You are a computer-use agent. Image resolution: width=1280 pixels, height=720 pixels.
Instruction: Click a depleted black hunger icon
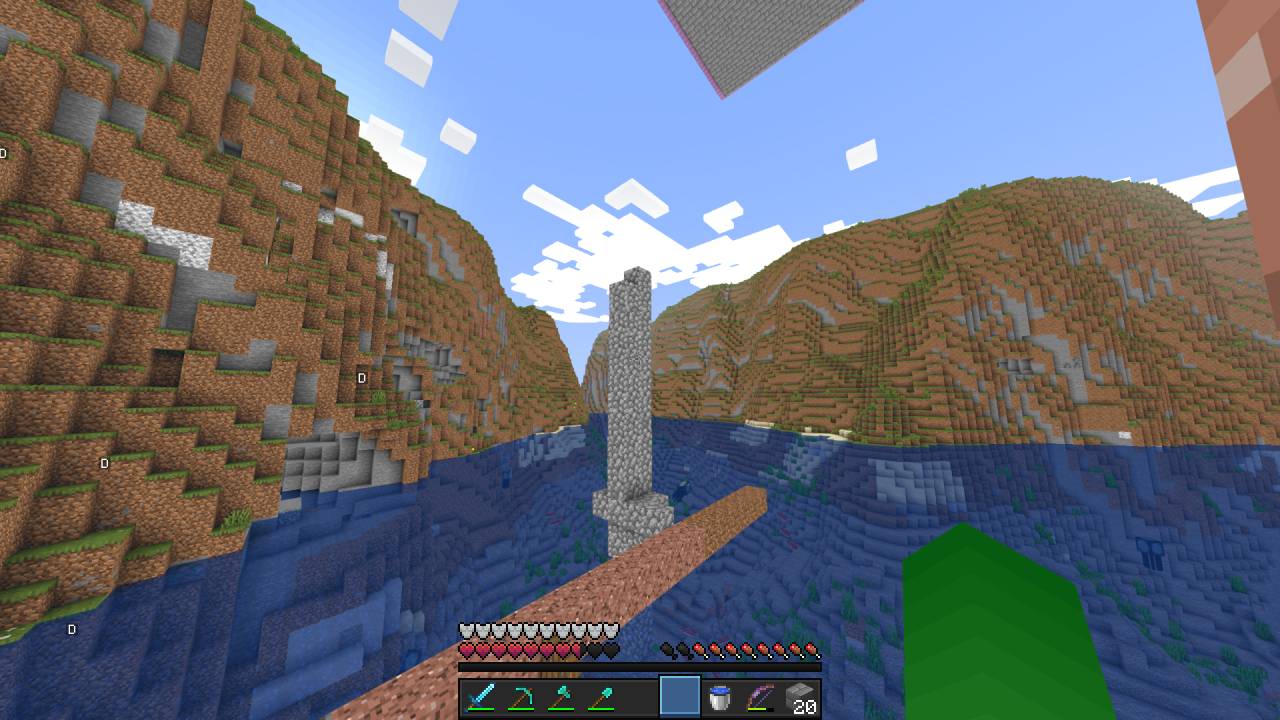pos(667,649)
